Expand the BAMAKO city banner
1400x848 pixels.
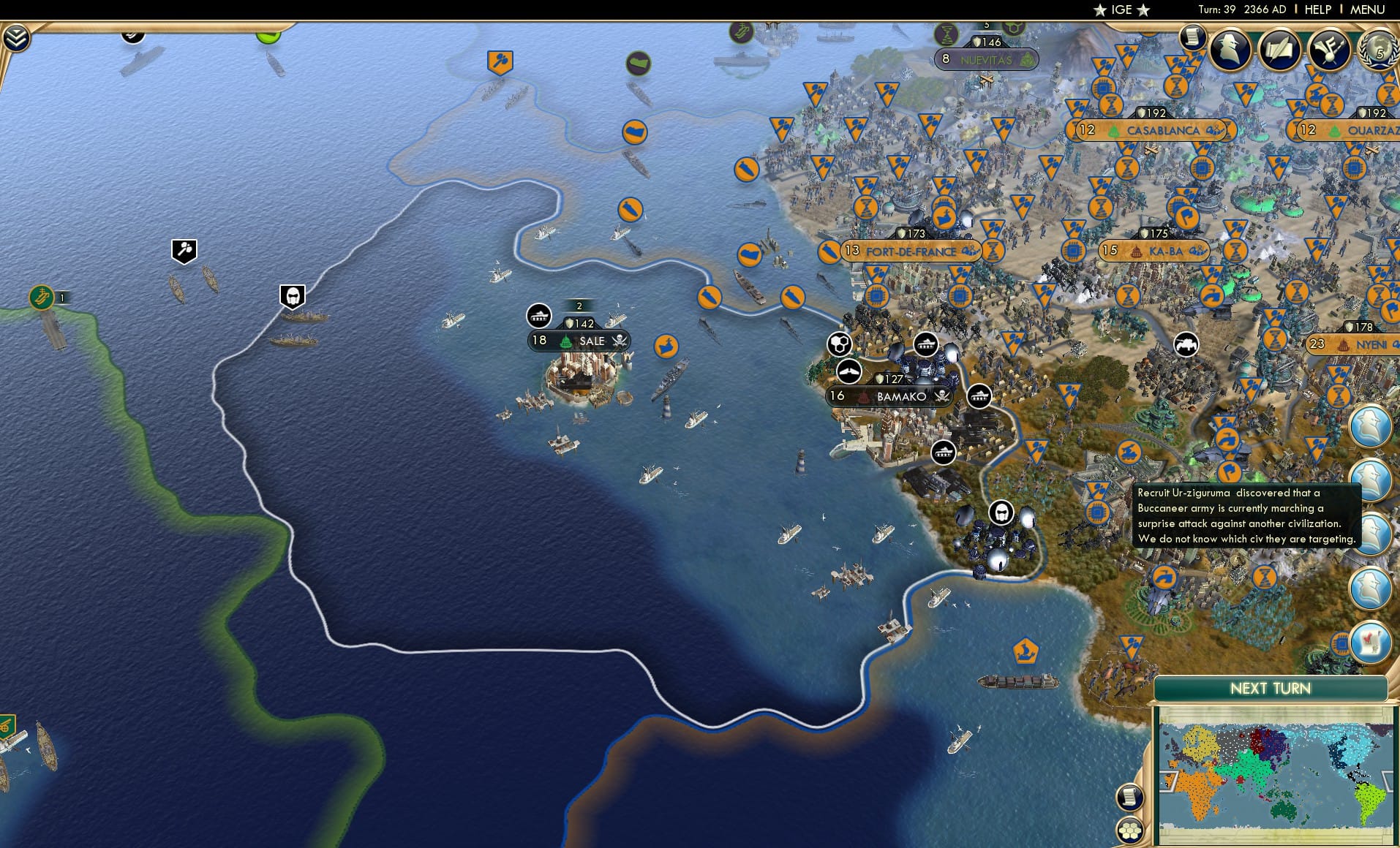point(889,397)
